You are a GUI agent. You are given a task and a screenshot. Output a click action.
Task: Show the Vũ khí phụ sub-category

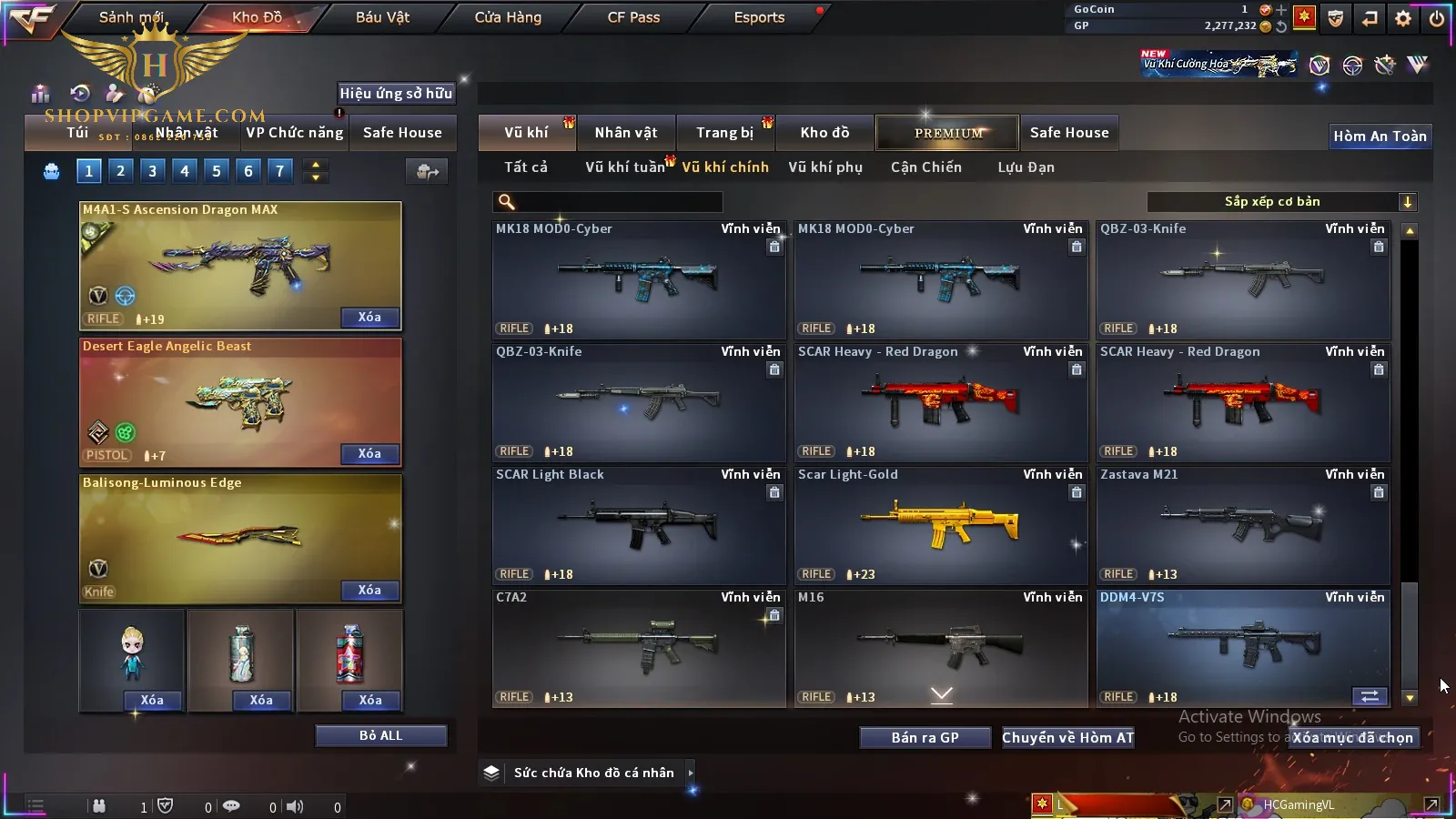pyautogui.click(x=825, y=167)
